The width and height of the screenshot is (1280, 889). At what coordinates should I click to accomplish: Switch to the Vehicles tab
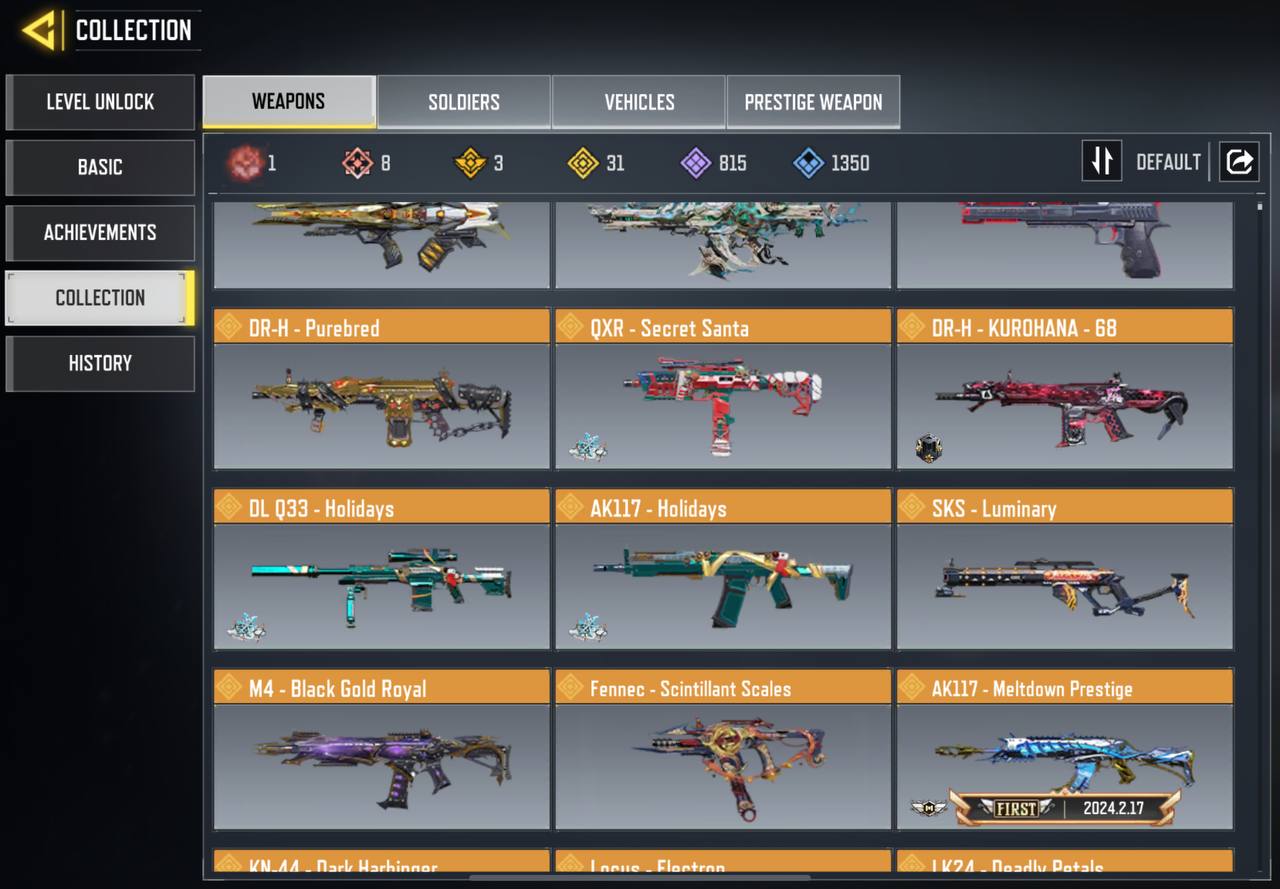(639, 102)
